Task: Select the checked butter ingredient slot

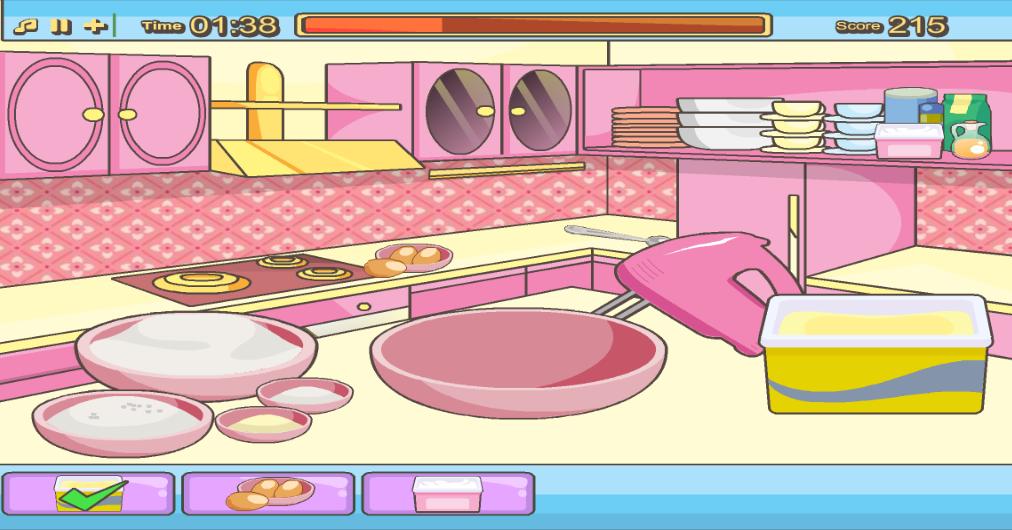Action: pos(89,493)
